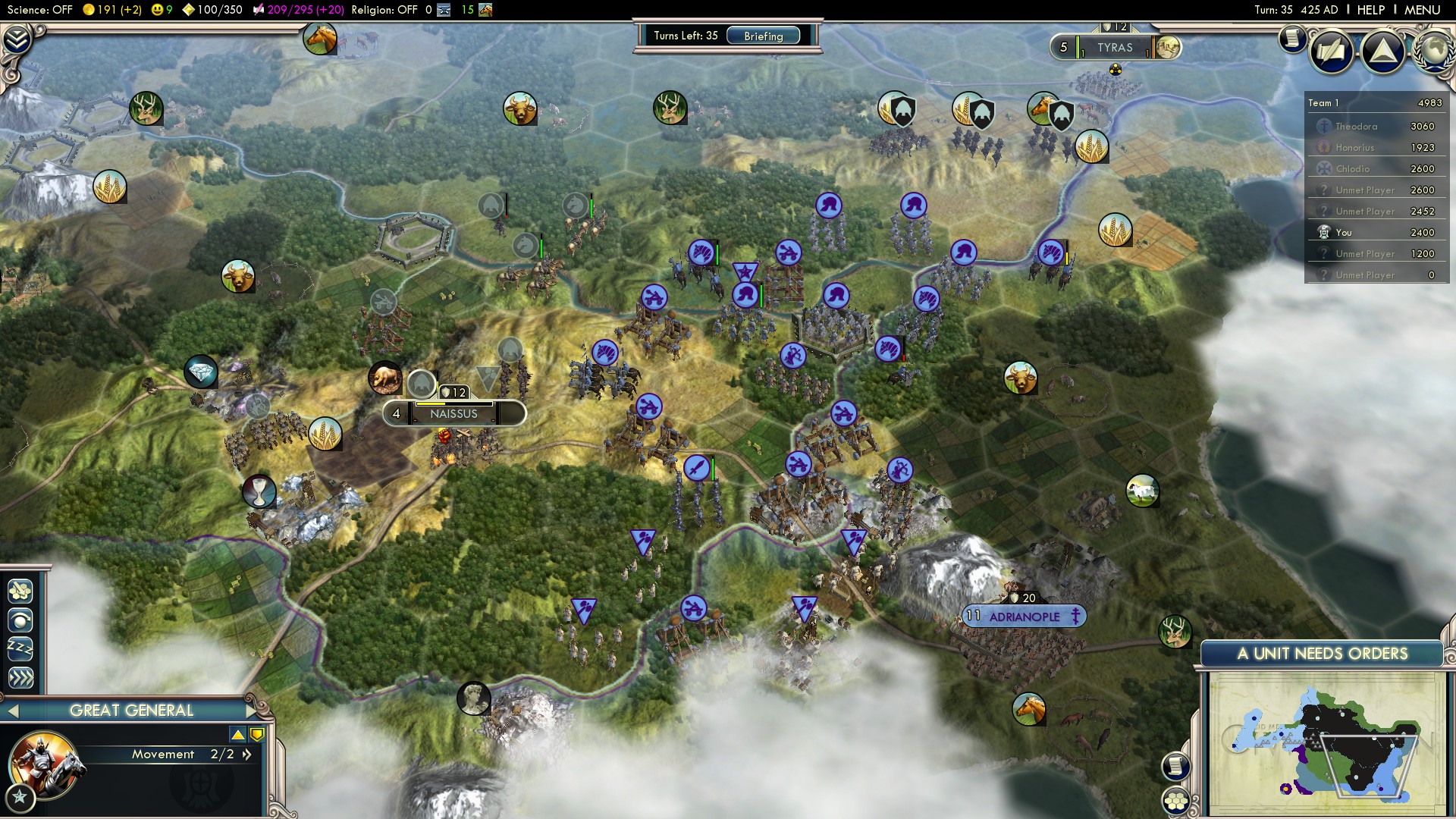
Task: Open the diplomacy globe button
Action: (1433, 49)
